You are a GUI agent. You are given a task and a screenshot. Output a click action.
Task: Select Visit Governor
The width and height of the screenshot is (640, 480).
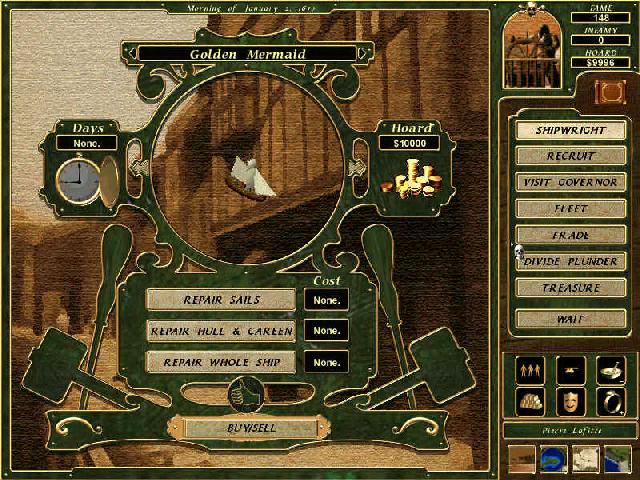571,182
